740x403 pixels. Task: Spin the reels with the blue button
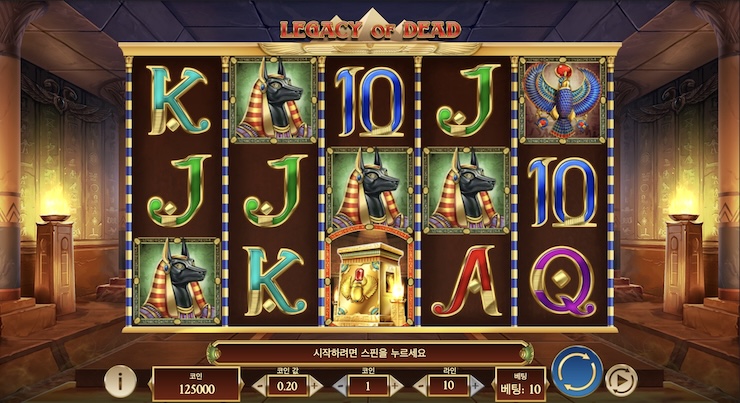pyautogui.click(x=575, y=372)
